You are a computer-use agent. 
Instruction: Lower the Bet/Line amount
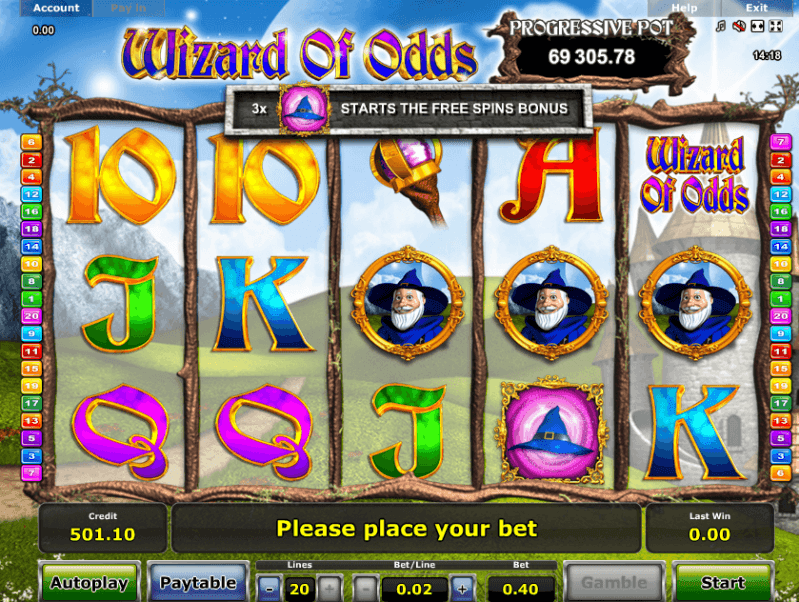(368, 587)
